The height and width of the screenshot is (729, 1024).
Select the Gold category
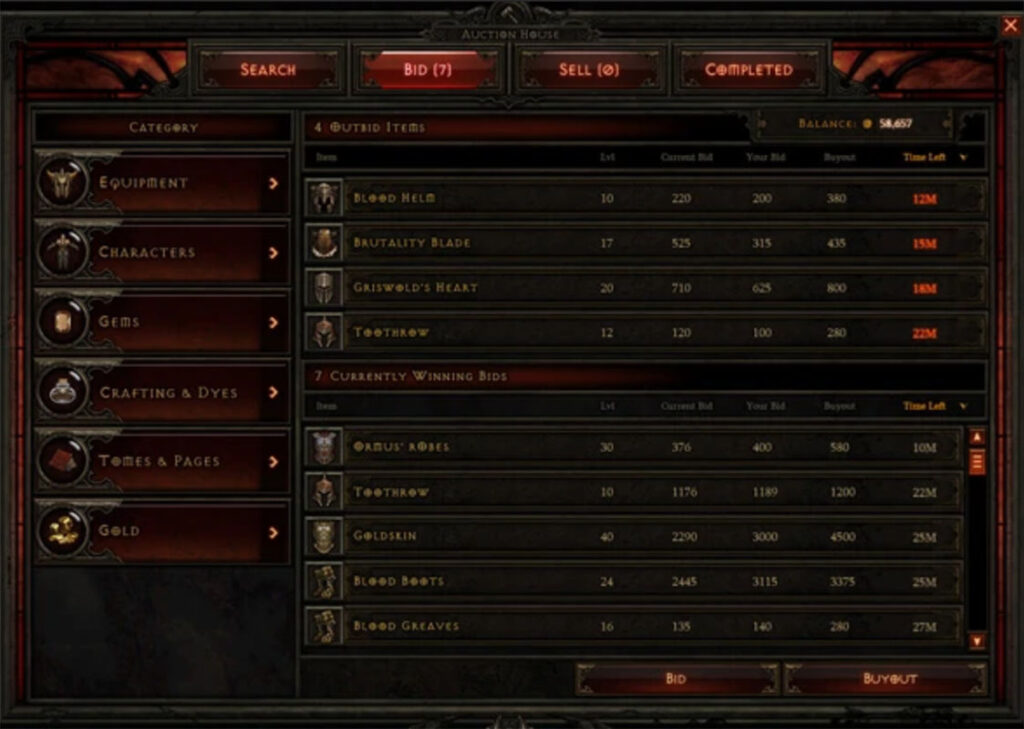tap(162, 531)
